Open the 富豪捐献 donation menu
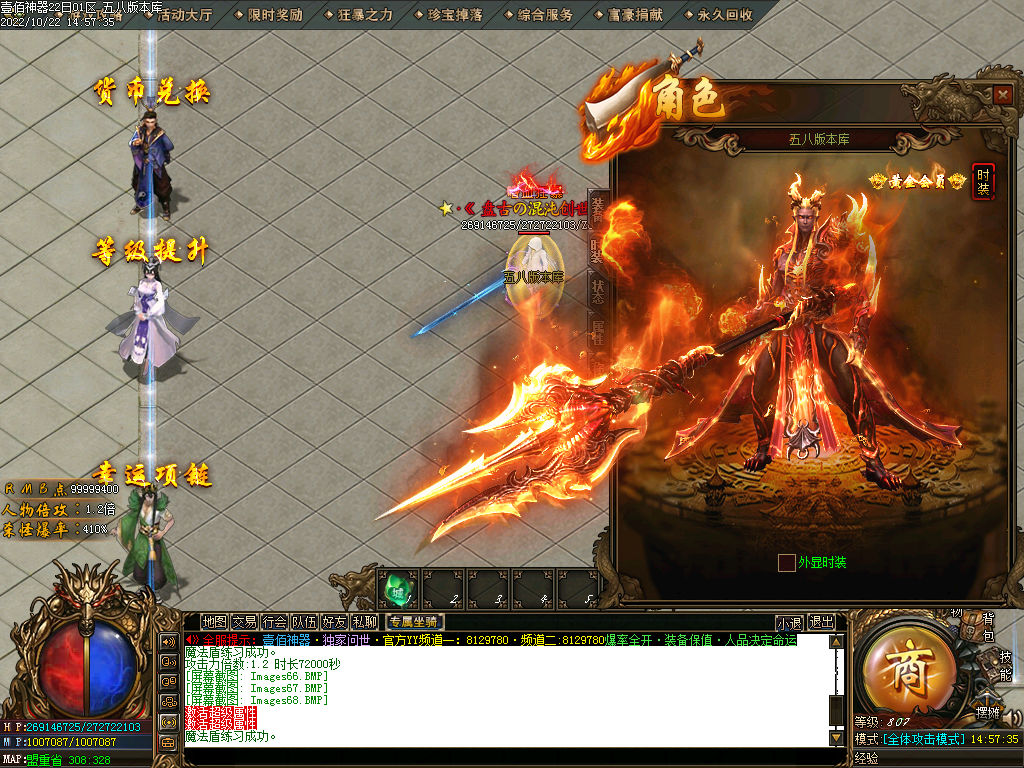Viewport: 1024px width, 768px height. pos(636,15)
